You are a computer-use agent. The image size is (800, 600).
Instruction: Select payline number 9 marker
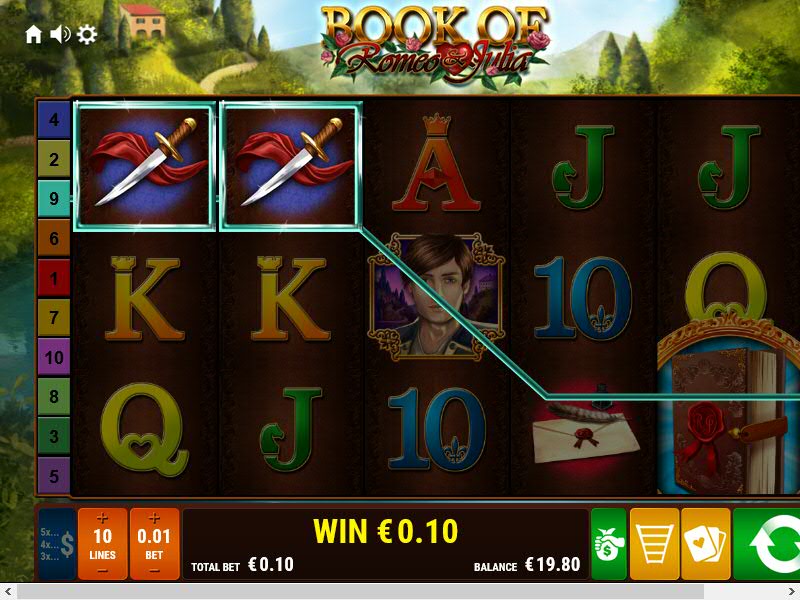click(54, 199)
